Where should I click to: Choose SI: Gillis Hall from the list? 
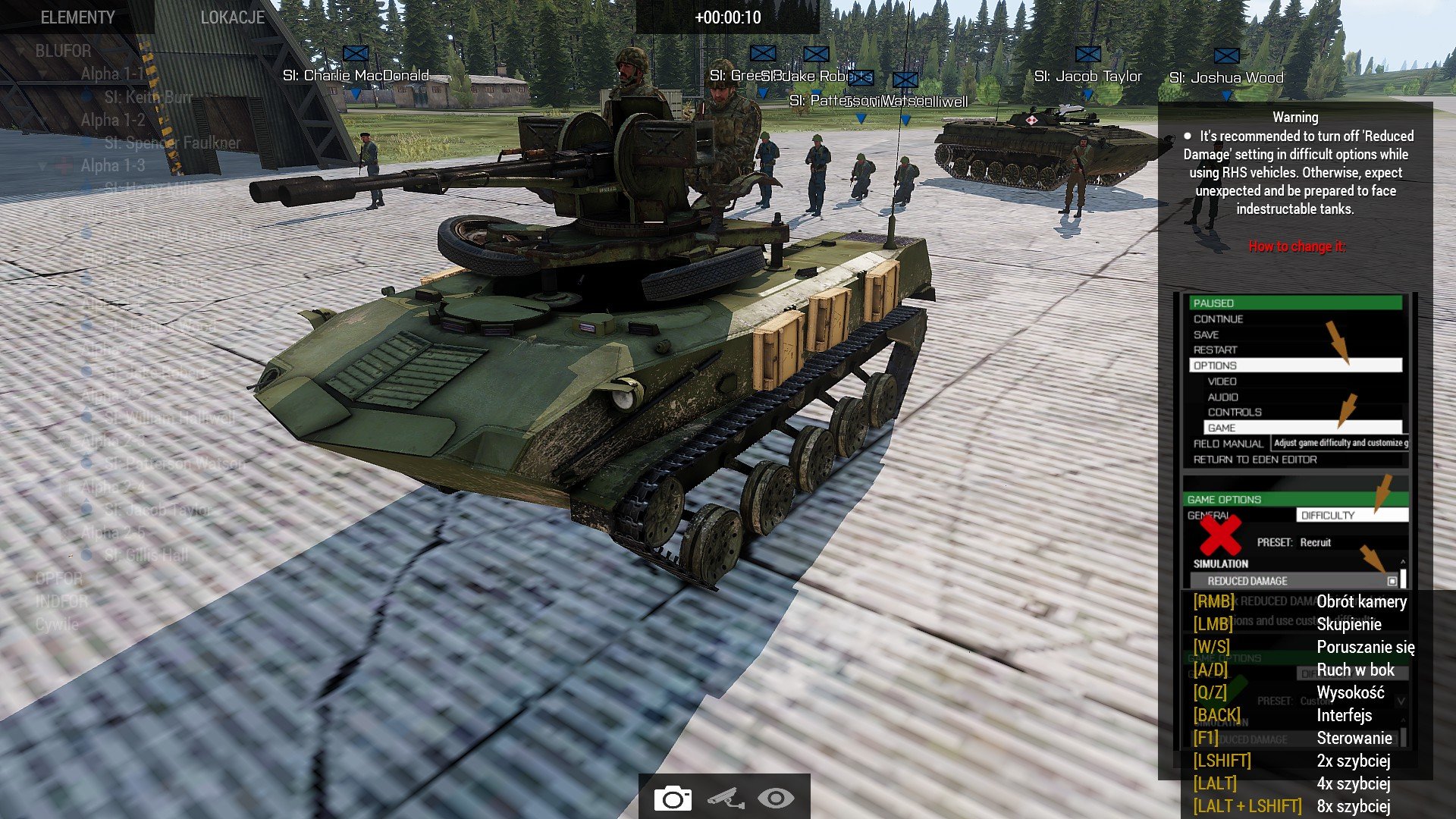(146, 555)
